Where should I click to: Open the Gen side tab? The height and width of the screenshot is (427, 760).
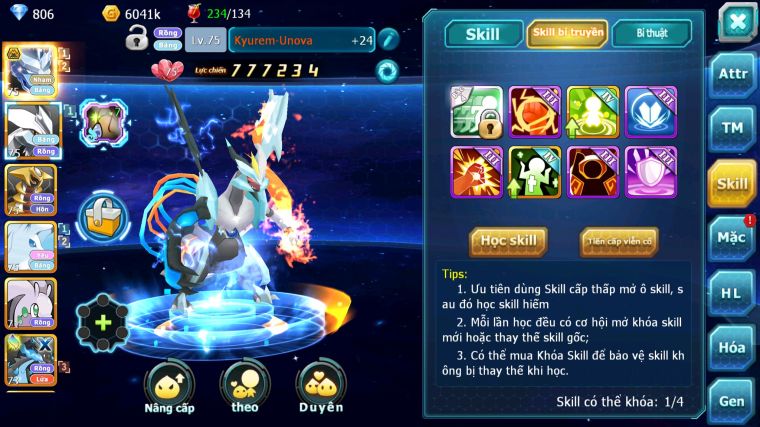click(x=732, y=400)
